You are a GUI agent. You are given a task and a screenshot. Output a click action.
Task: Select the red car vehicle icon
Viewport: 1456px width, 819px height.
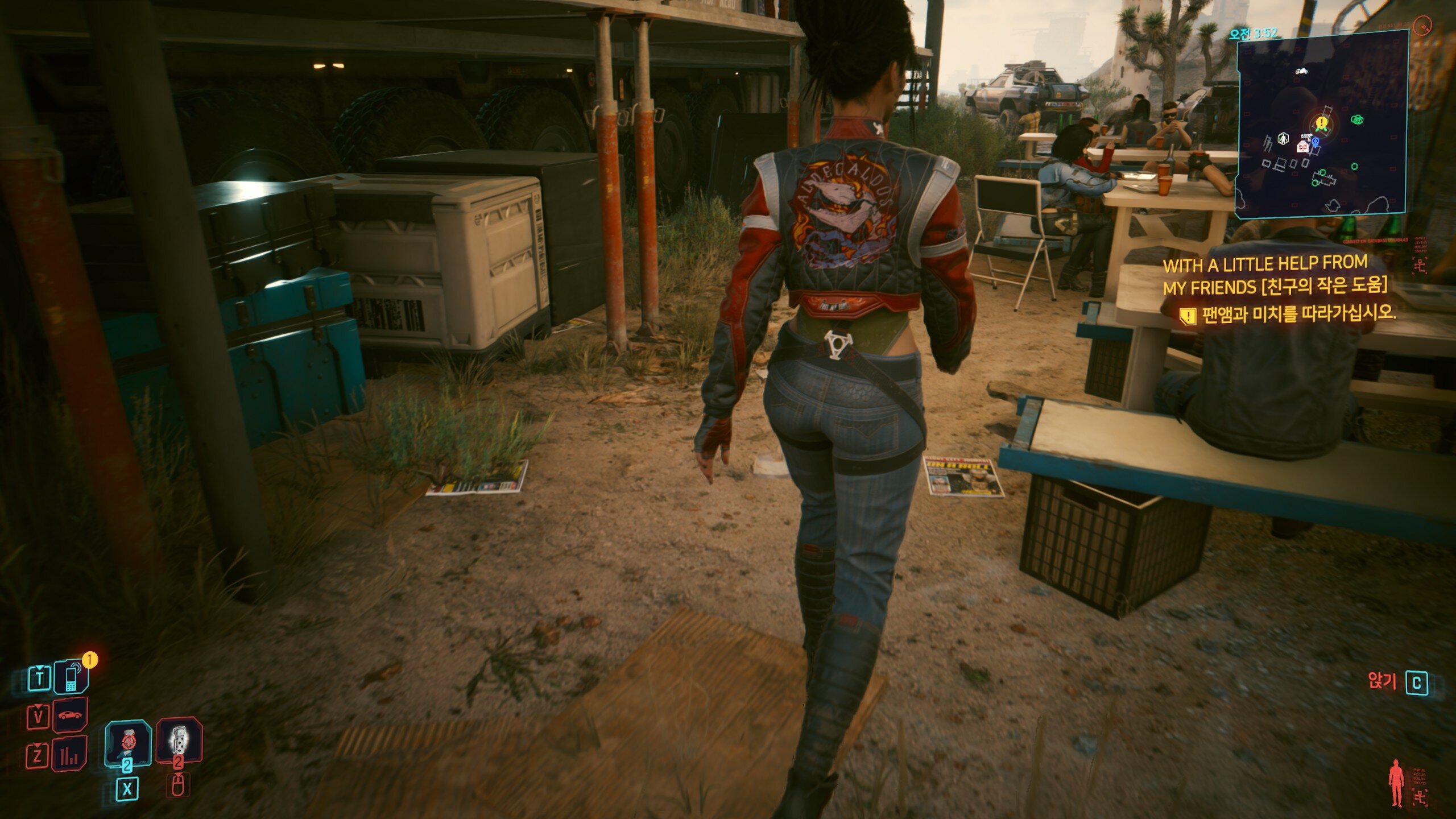(x=70, y=715)
